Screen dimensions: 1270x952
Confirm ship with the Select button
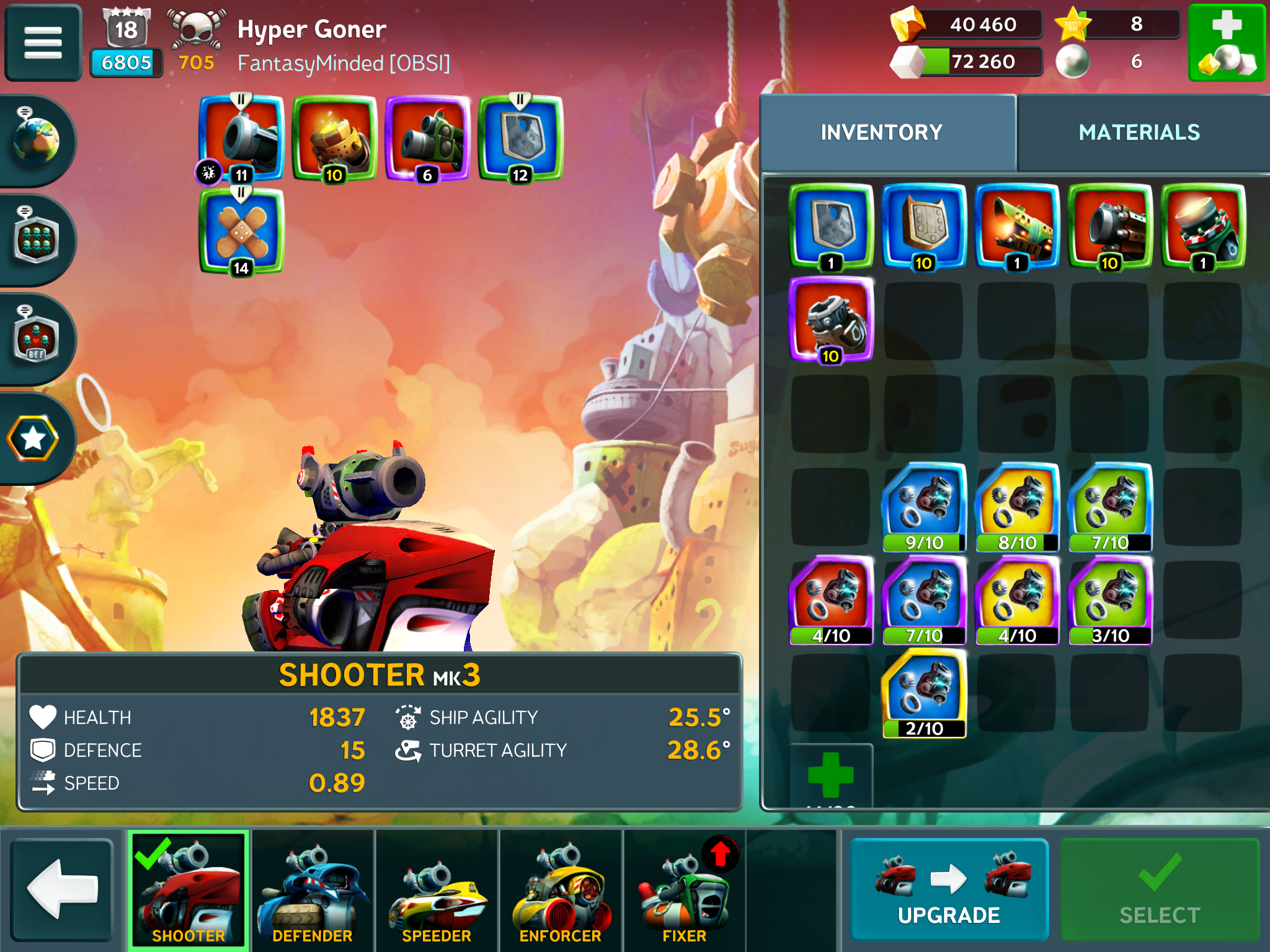point(1160,889)
